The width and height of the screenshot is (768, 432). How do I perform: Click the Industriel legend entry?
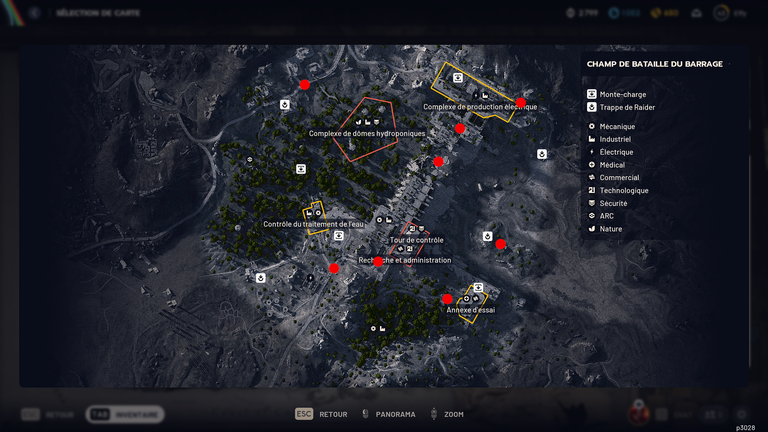point(616,140)
